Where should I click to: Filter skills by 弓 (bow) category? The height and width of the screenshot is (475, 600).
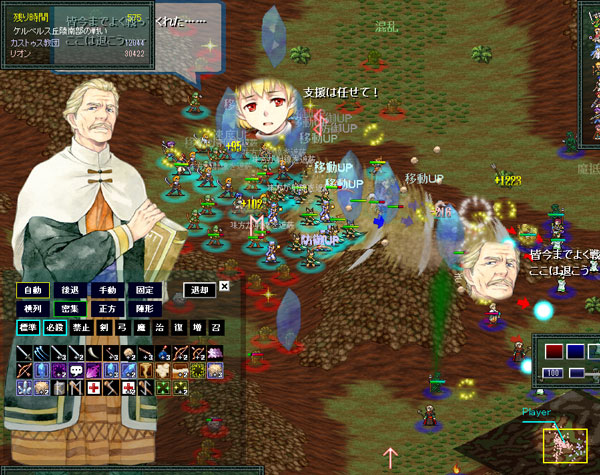click(x=123, y=328)
